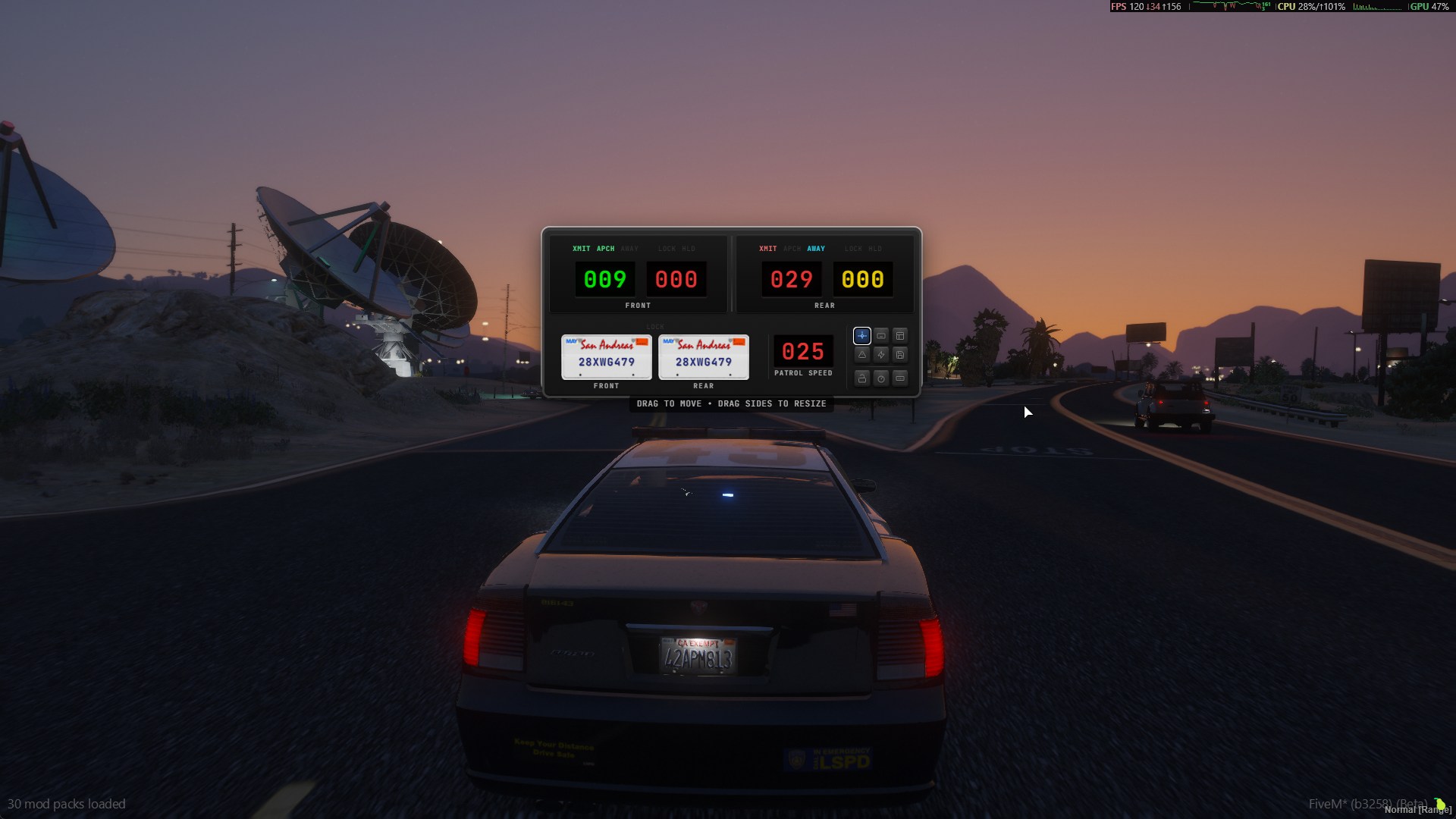Click HLD on the rear antenna display
This screenshot has width=1456, height=819.
click(x=875, y=248)
